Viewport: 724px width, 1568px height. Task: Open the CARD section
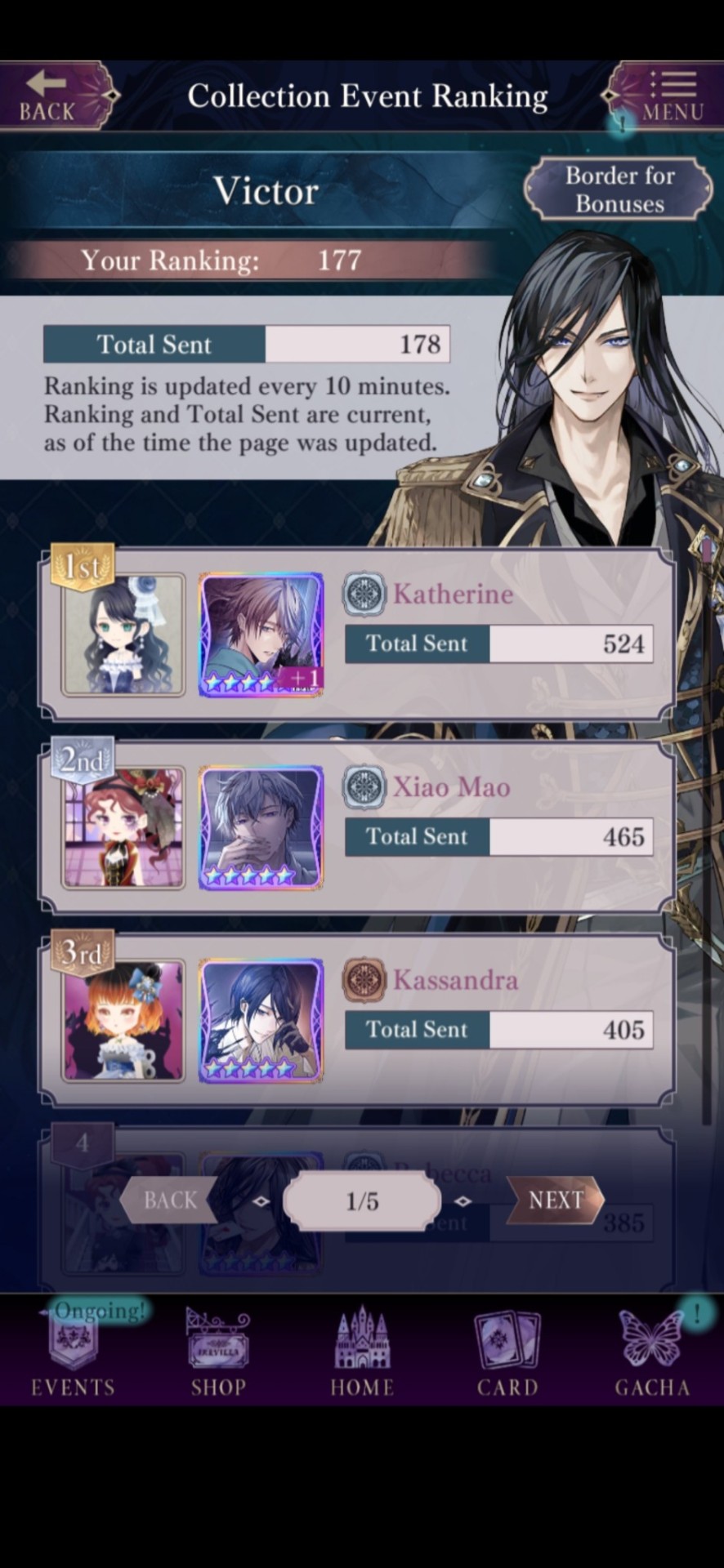tap(507, 1352)
